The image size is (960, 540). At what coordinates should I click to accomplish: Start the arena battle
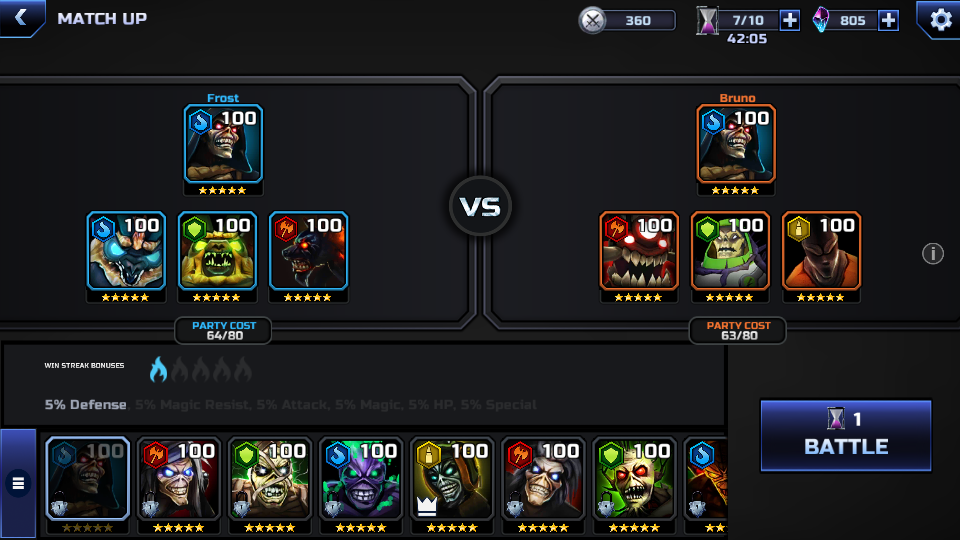(x=846, y=435)
